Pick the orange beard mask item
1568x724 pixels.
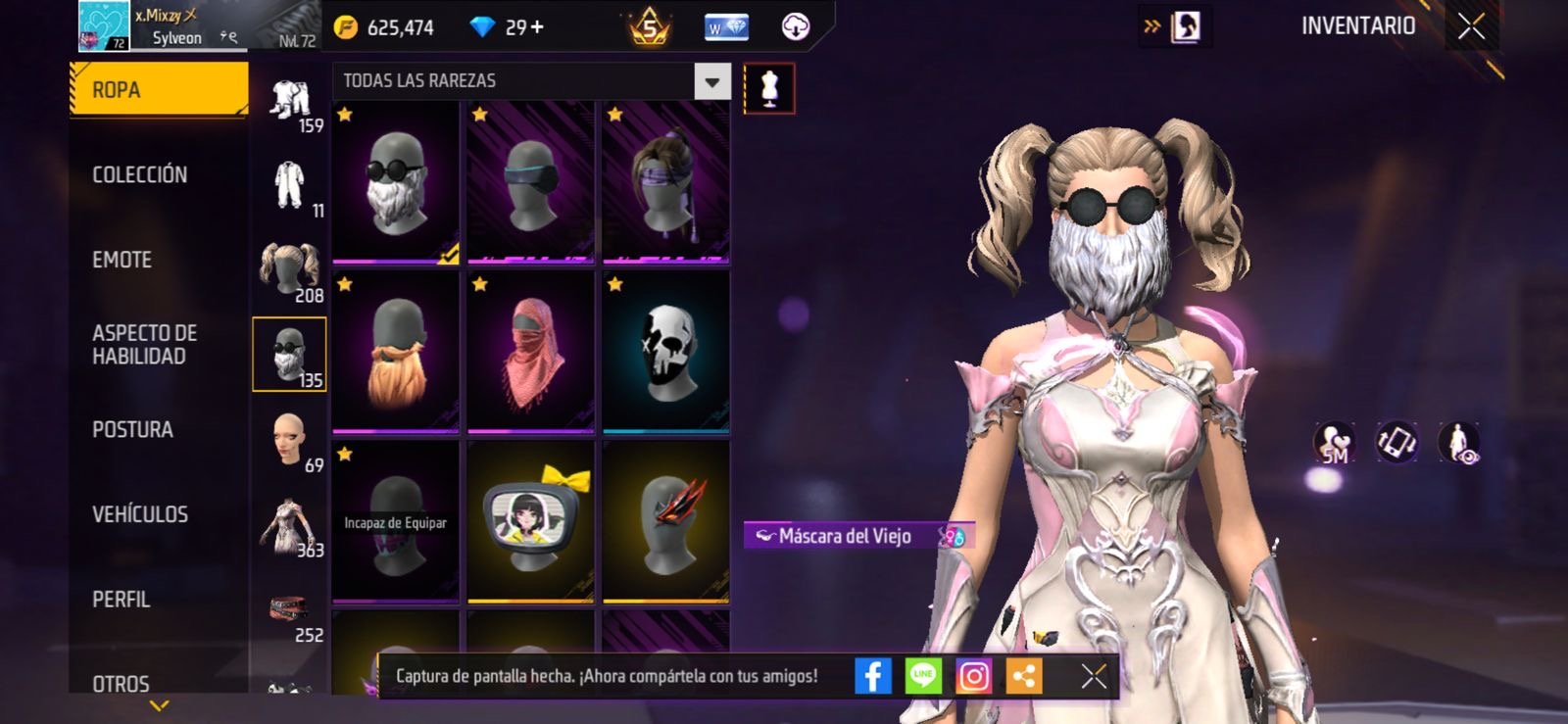396,353
